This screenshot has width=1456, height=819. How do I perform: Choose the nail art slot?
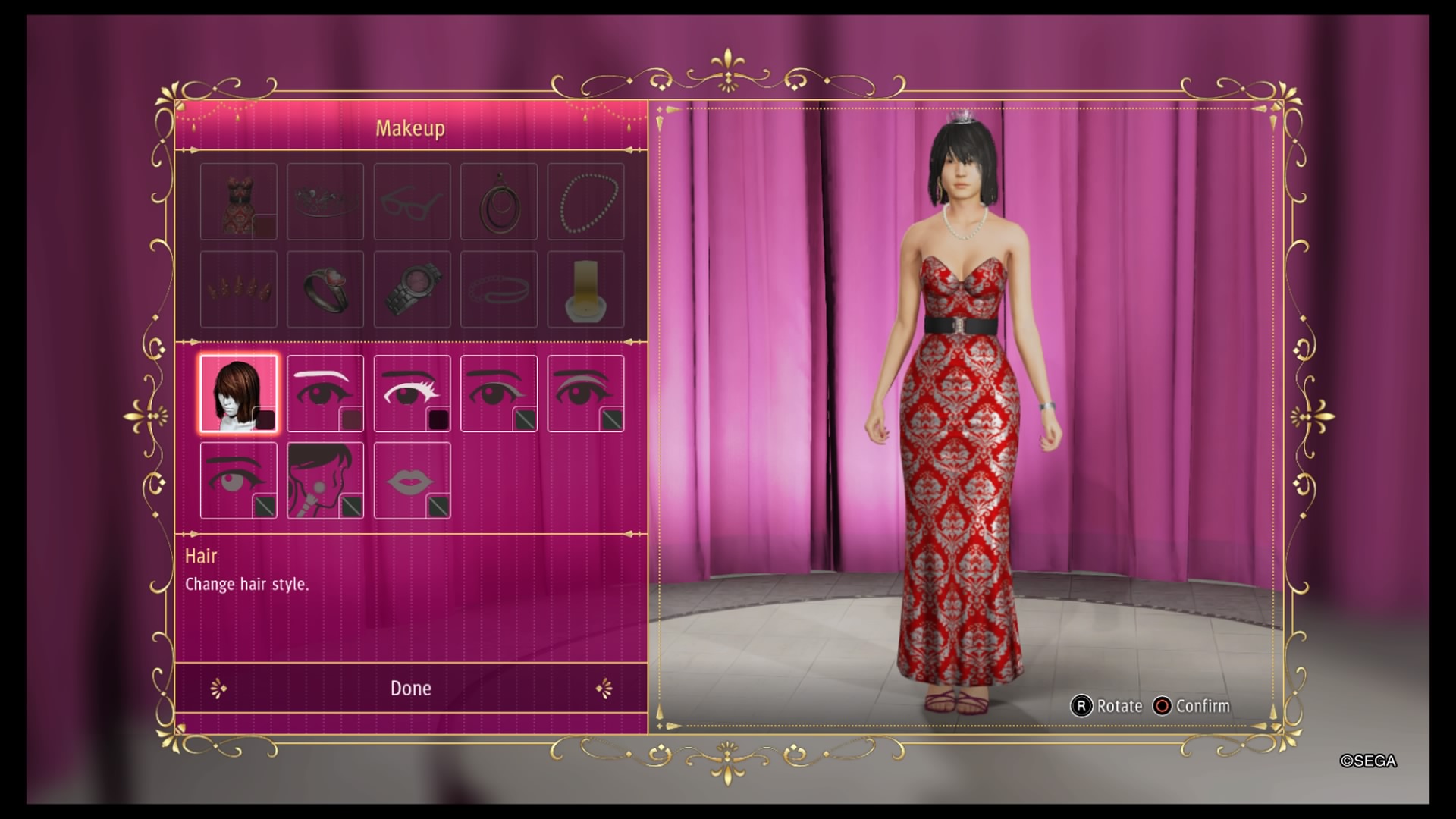[238, 289]
